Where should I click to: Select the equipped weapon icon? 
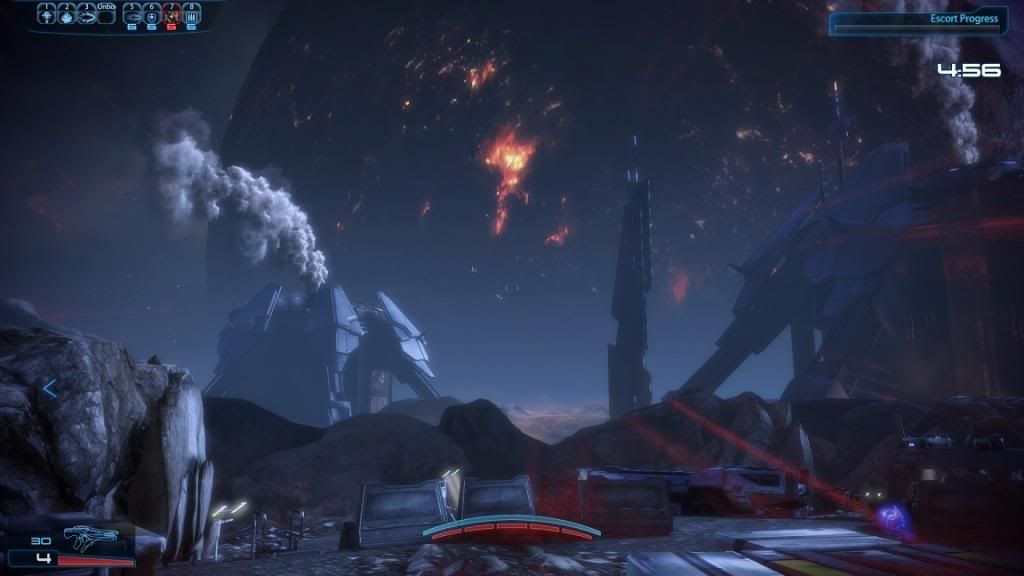tap(90, 539)
